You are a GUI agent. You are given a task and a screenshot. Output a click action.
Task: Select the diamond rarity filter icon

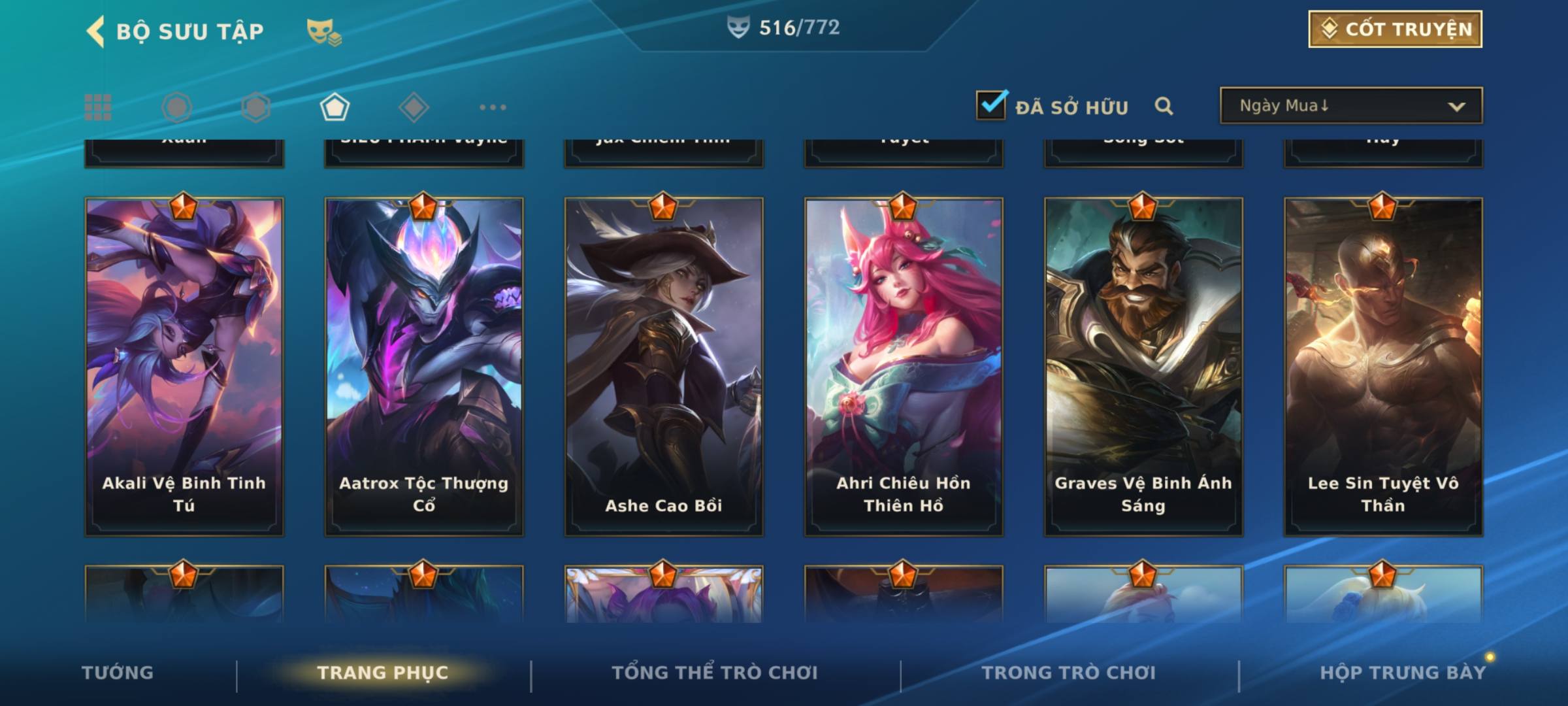[414, 107]
